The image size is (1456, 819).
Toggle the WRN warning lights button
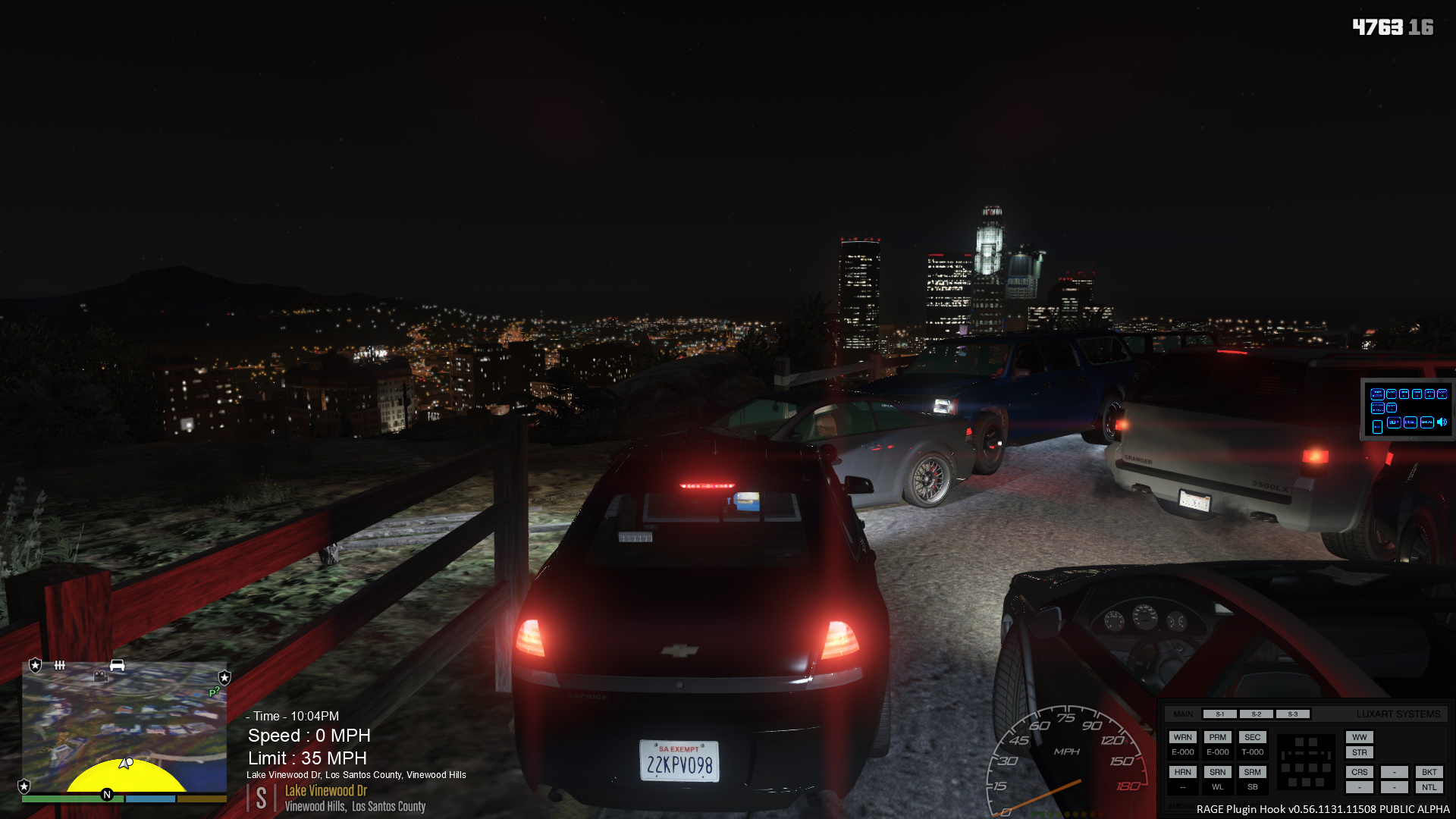coord(1182,737)
